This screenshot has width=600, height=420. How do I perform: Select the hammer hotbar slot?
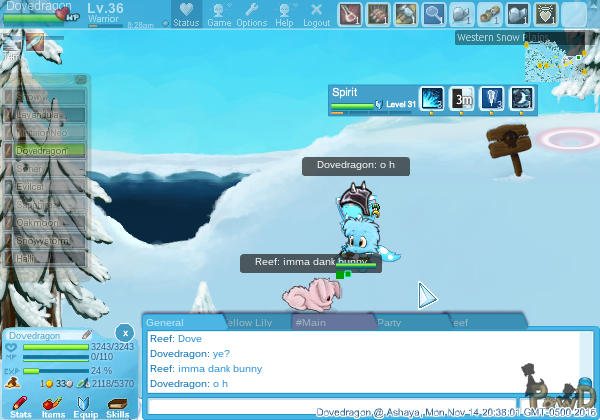coord(405,14)
